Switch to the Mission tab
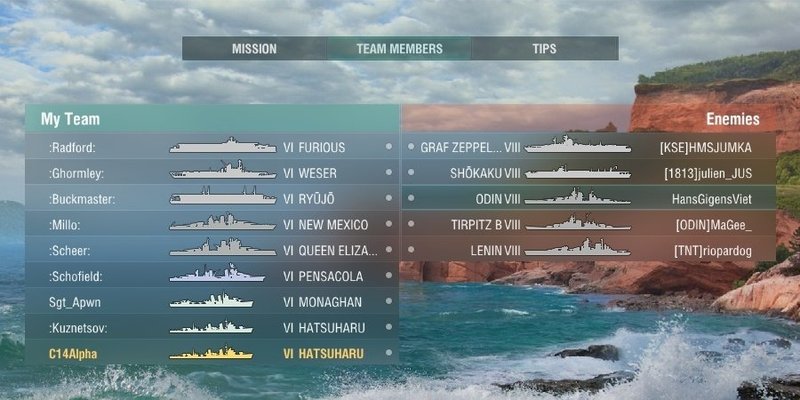The height and width of the screenshot is (400, 800). pyautogui.click(x=254, y=48)
